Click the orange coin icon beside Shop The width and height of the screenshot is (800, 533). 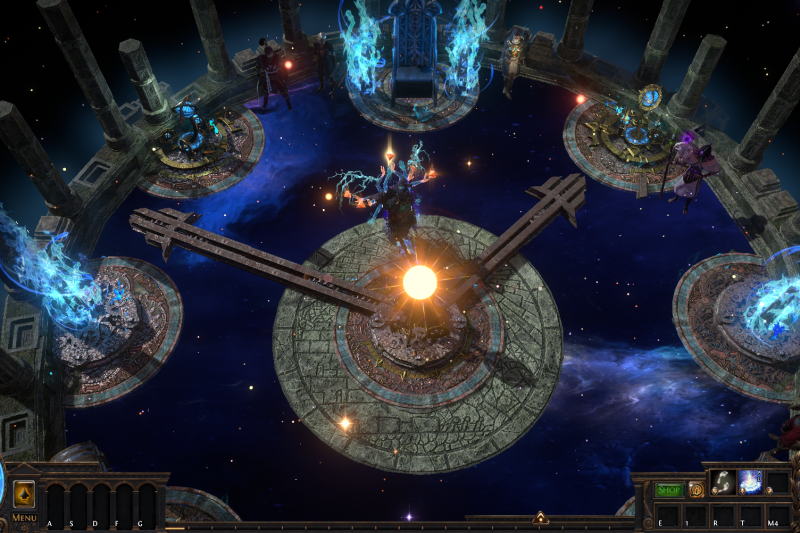click(x=696, y=490)
